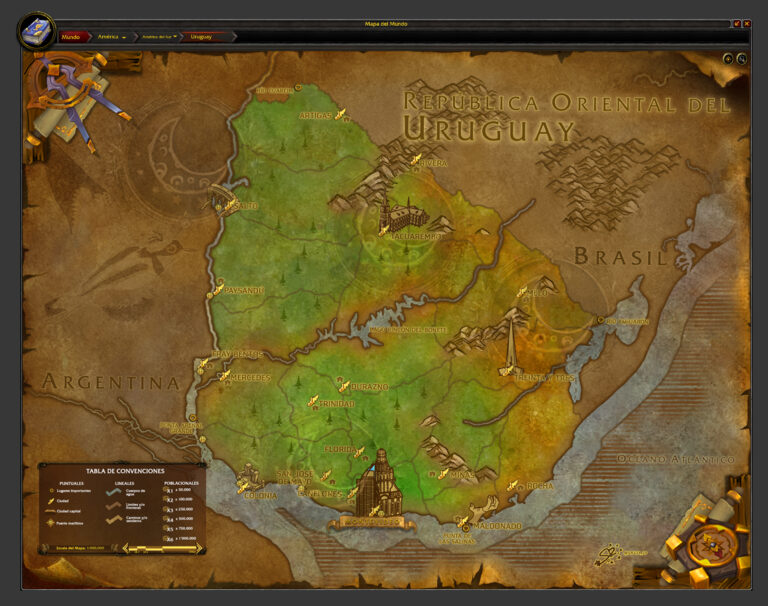
Task: Select the Rocha city marker
Action: [x=513, y=486]
